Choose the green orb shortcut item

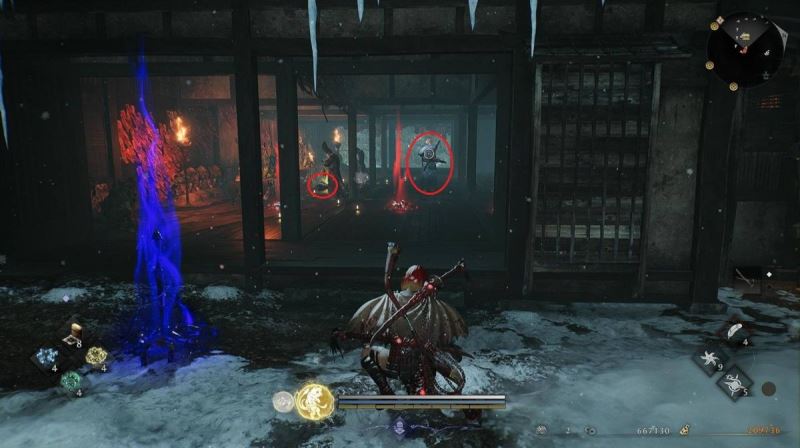[70, 381]
